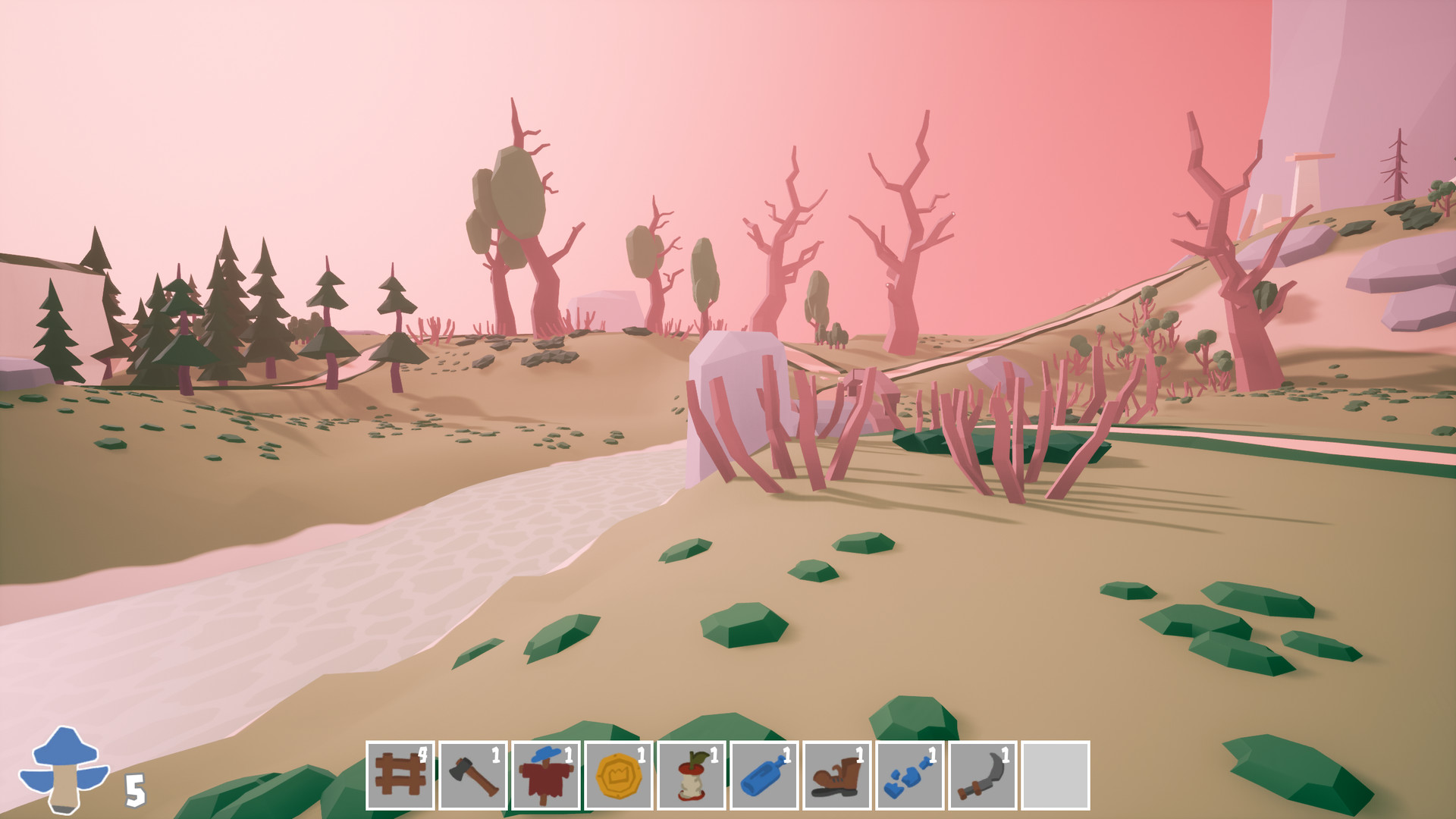
Task: Click the stack count 4 on the fence slot
Action: tap(423, 753)
